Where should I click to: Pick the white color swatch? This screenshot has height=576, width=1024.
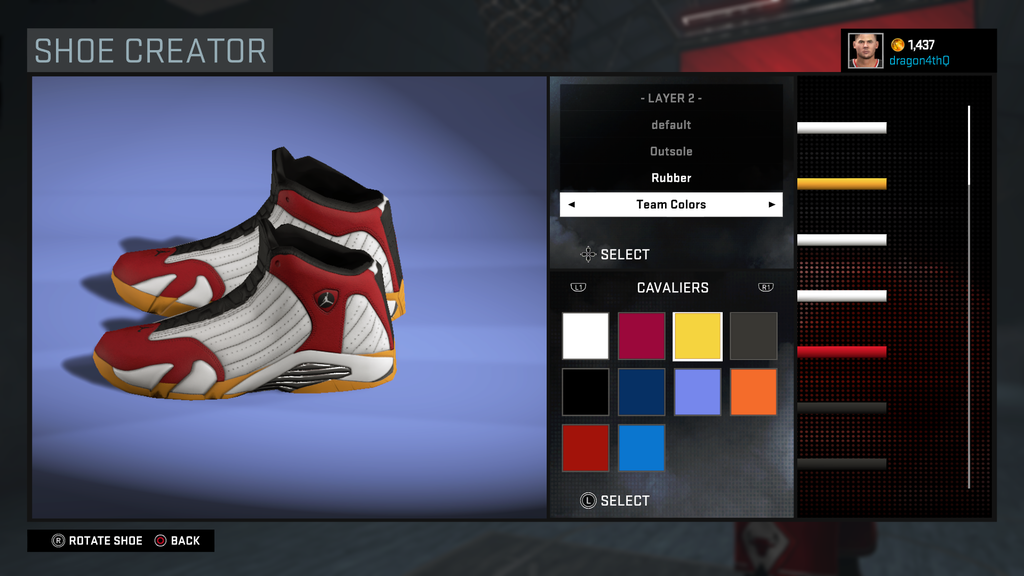(586, 336)
